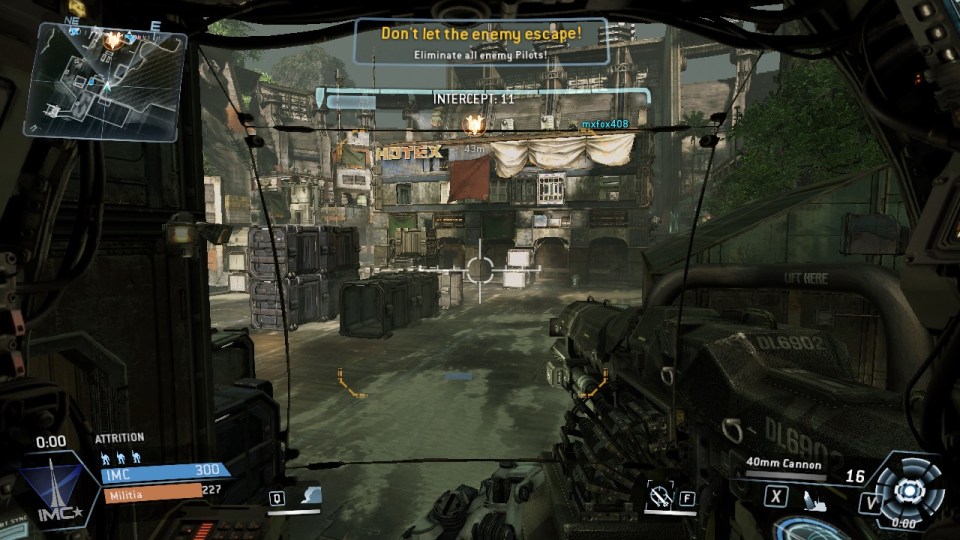The image size is (960, 540).
Task: Select the 40mm Cannon weapon label
Action: (x=784, y=464)
